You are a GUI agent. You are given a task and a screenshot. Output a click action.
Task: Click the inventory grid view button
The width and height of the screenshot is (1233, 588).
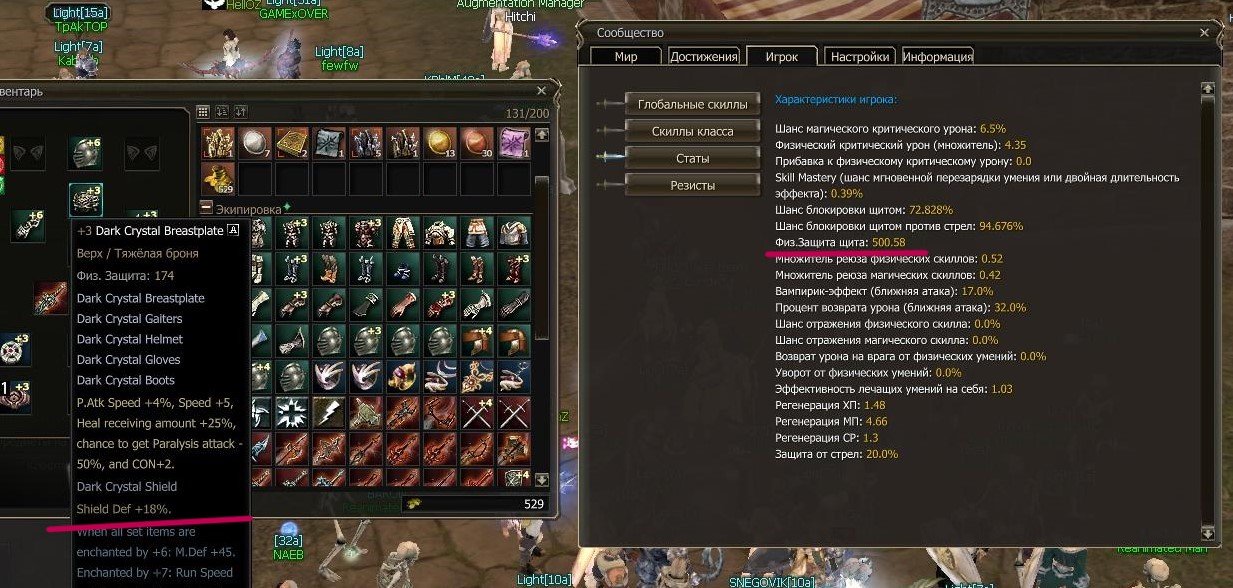coord(203,112)
